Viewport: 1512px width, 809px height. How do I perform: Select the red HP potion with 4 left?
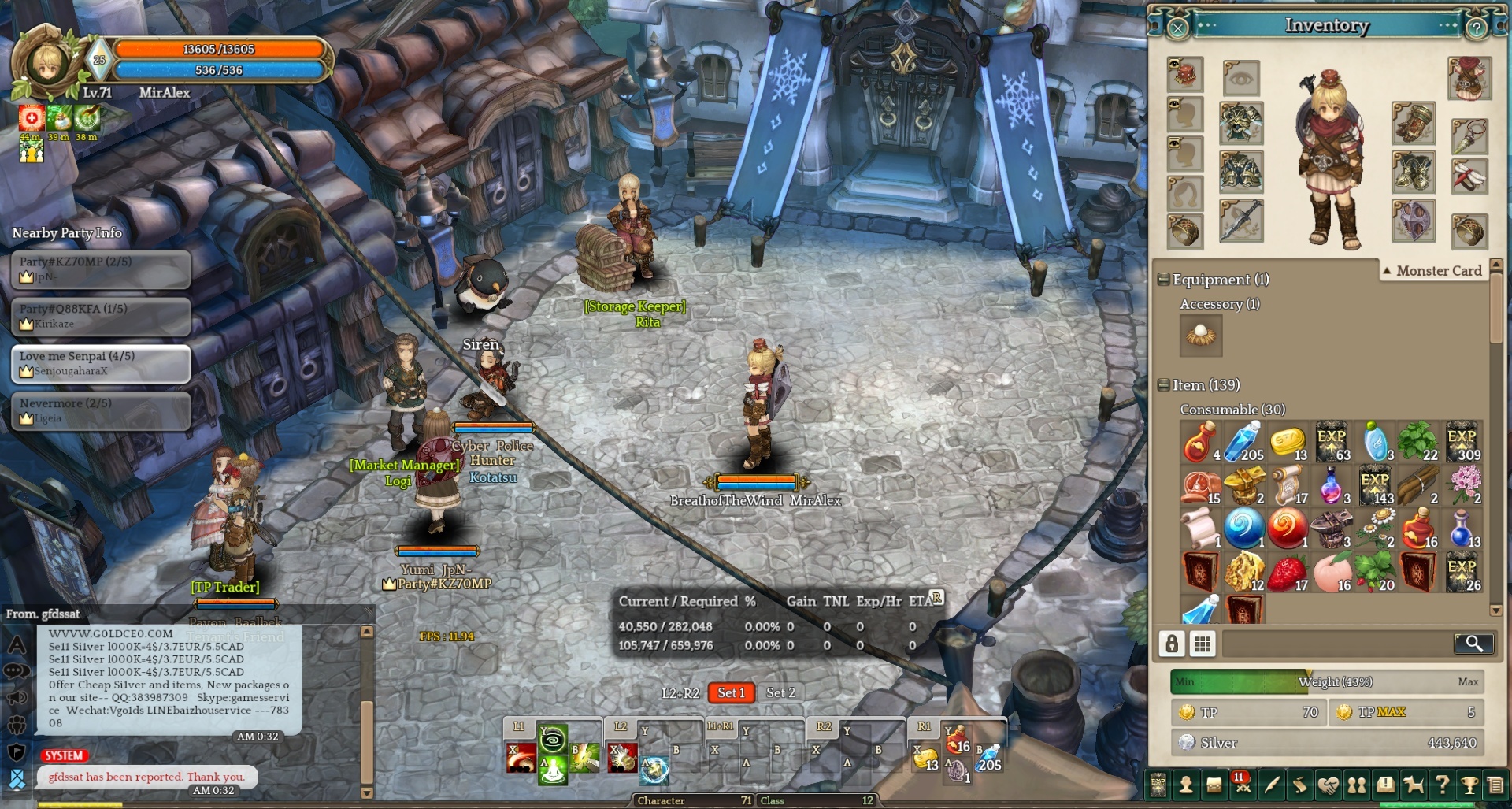1199,442
